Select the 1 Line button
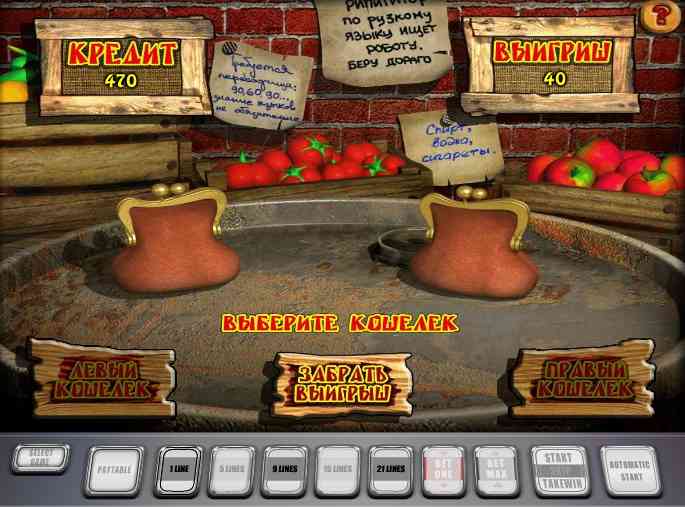This screenshot has width=685, height=507. [178, 470]
